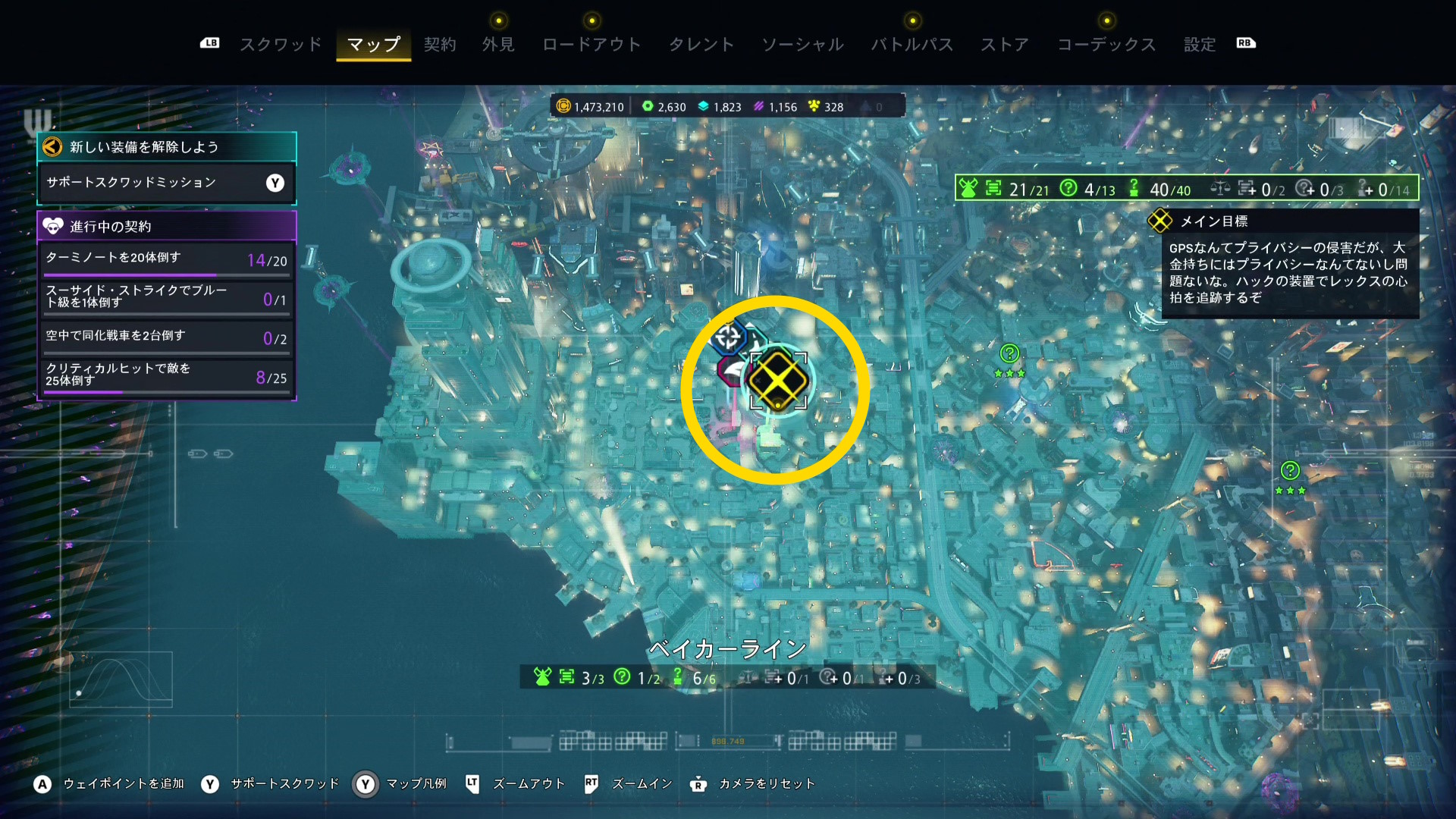Open the スクワッド tab
Screen dimensions: 1456x819
coord(281,44)
